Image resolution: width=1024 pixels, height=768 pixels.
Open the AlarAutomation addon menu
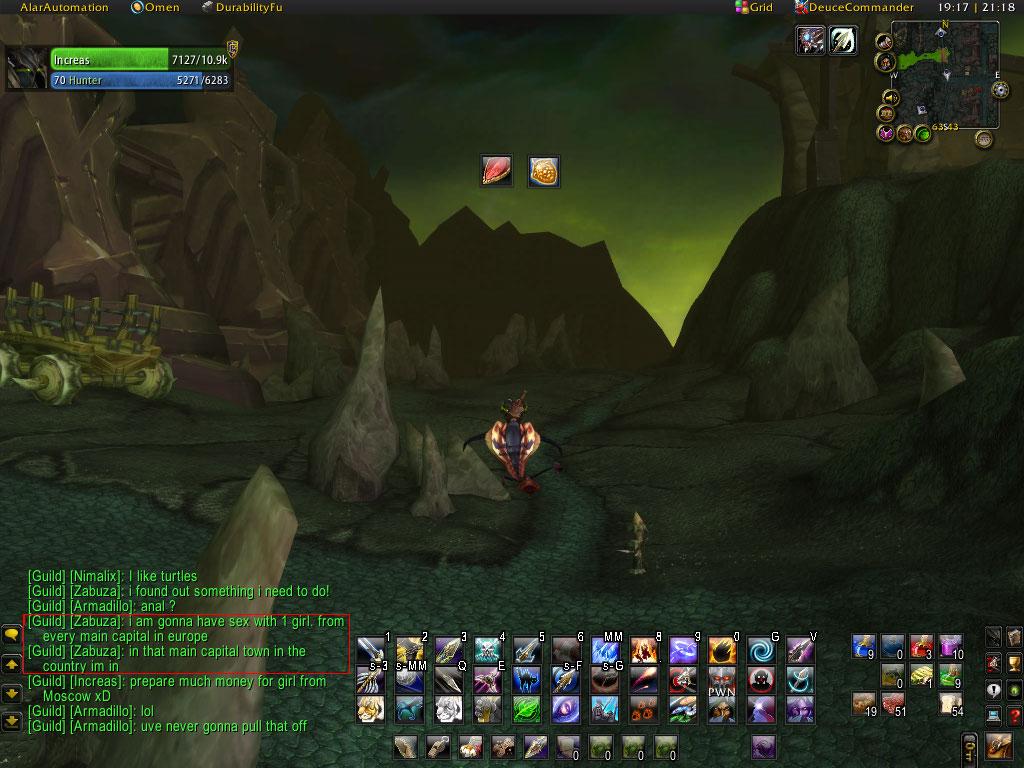pyautogui.click(x=64, y=8)
